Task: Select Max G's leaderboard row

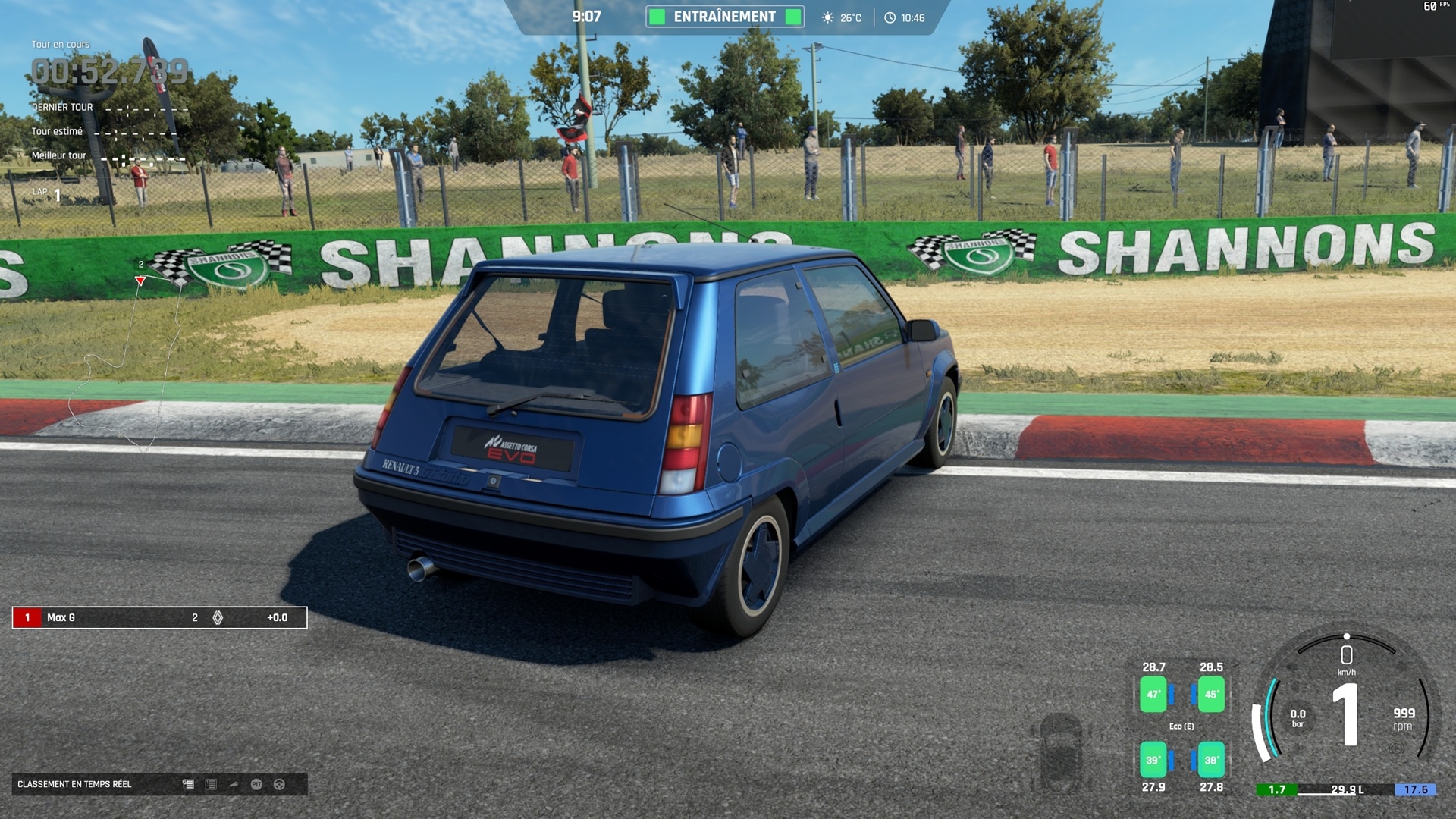Action: click(159, 617)
